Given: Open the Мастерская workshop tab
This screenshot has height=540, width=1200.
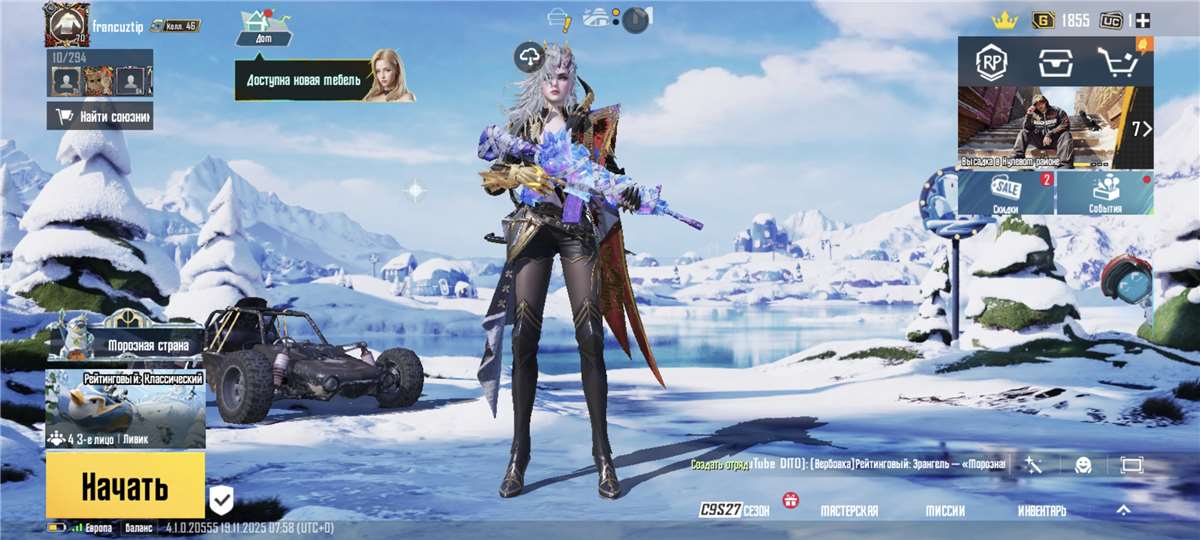Looking at the screenshot, I should [849, 510].
